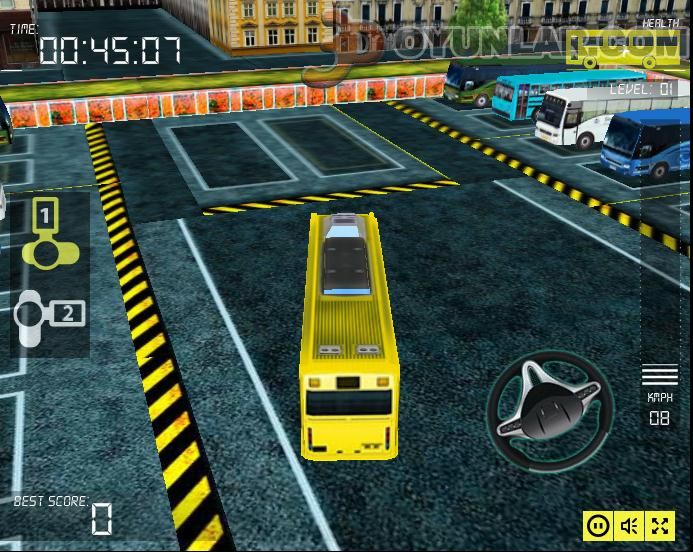Viewport: 693px width, 552px height.
Task: Enter fullscreen mode
Action: [660, 525]
